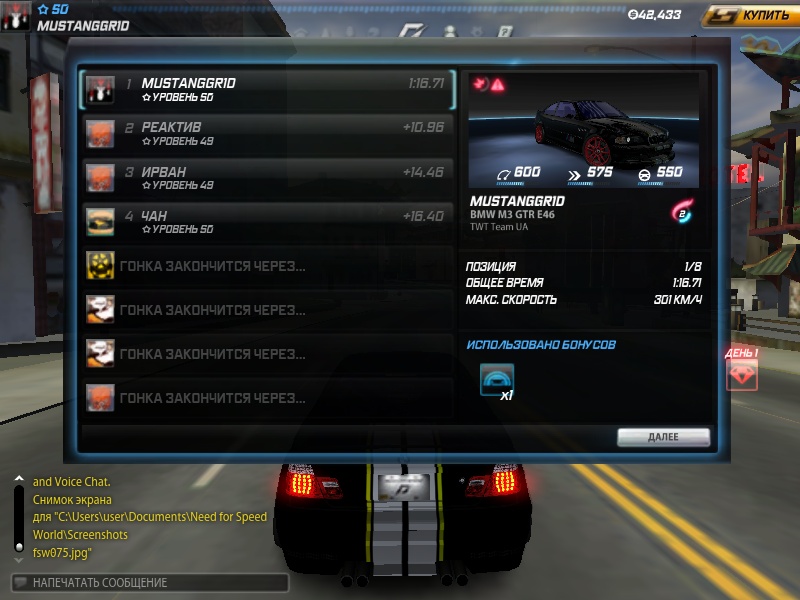Click the nitrous bonus used icon
This screenshot has height=600, width=800.
coord(497,381)
